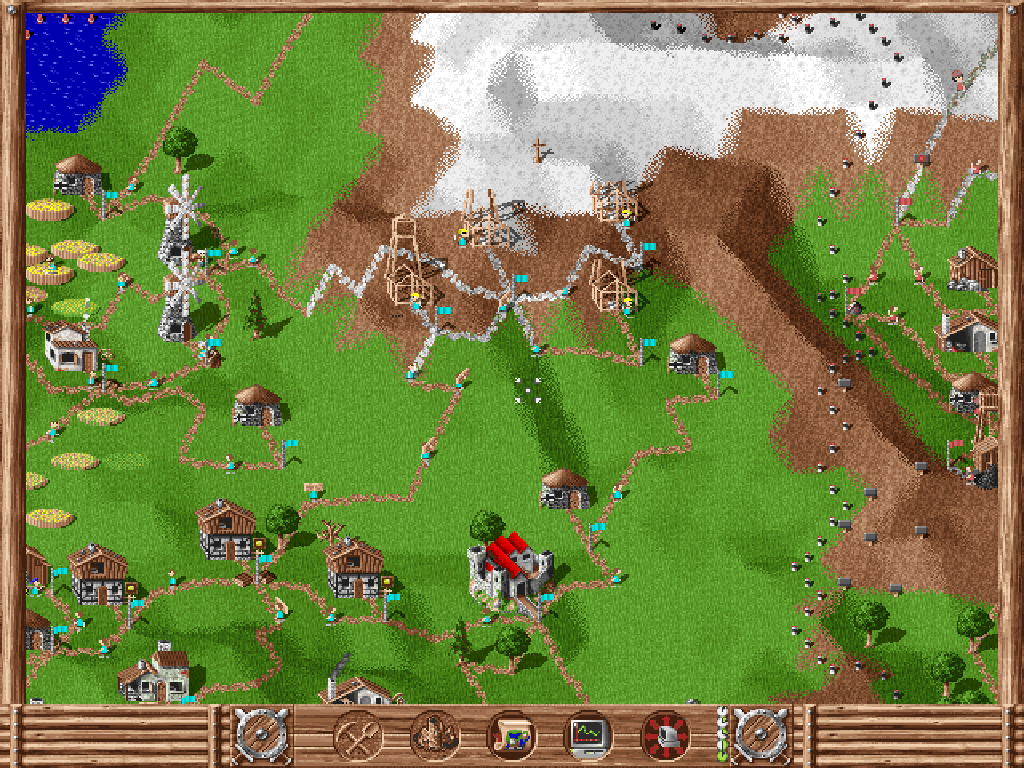Select the demolish building icon
Image resolution: width=1024 pixels, height=768 pixels.
pos(435,736)
